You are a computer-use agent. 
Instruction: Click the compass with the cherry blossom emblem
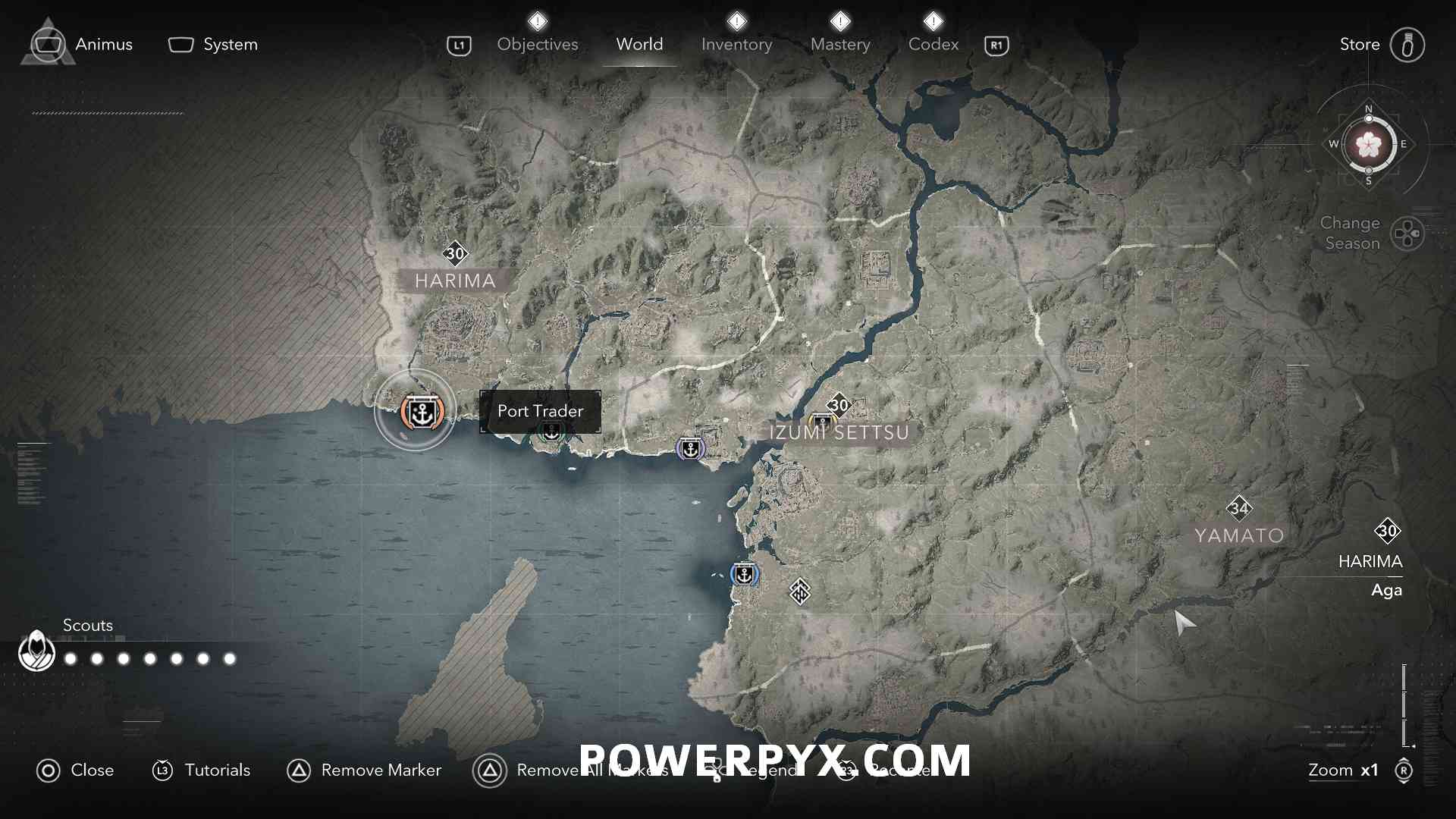pyautogui.click(x=1369, y=144)
